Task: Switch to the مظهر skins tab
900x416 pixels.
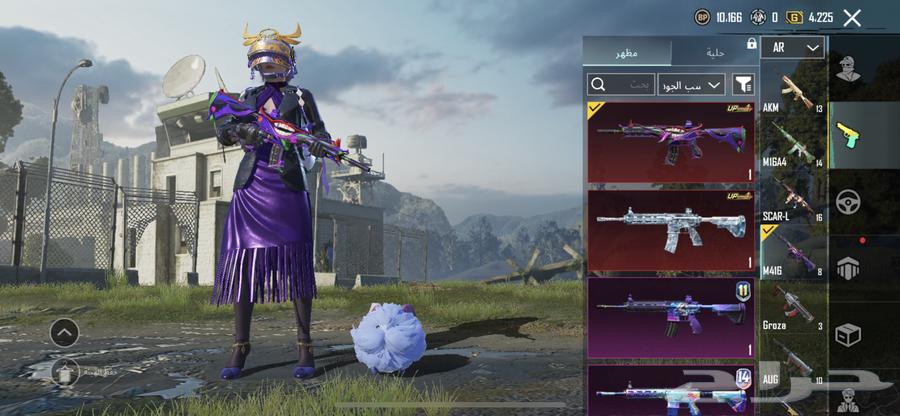Action: 627,51
